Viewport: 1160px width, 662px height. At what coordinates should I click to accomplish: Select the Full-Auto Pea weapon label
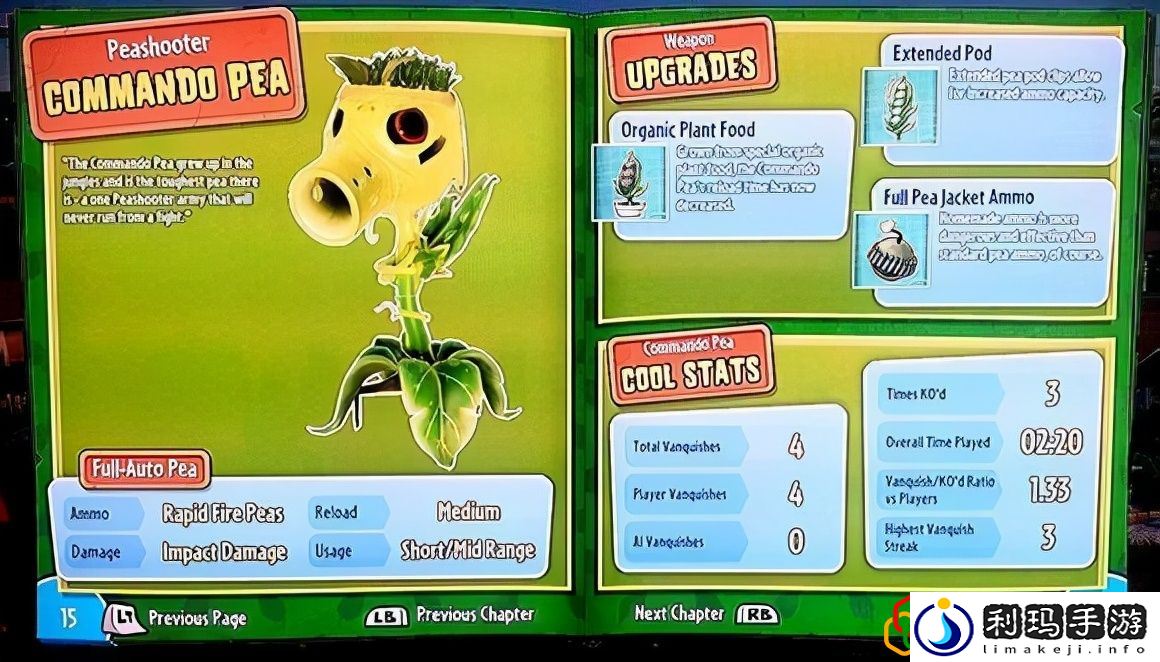point(146,468)
